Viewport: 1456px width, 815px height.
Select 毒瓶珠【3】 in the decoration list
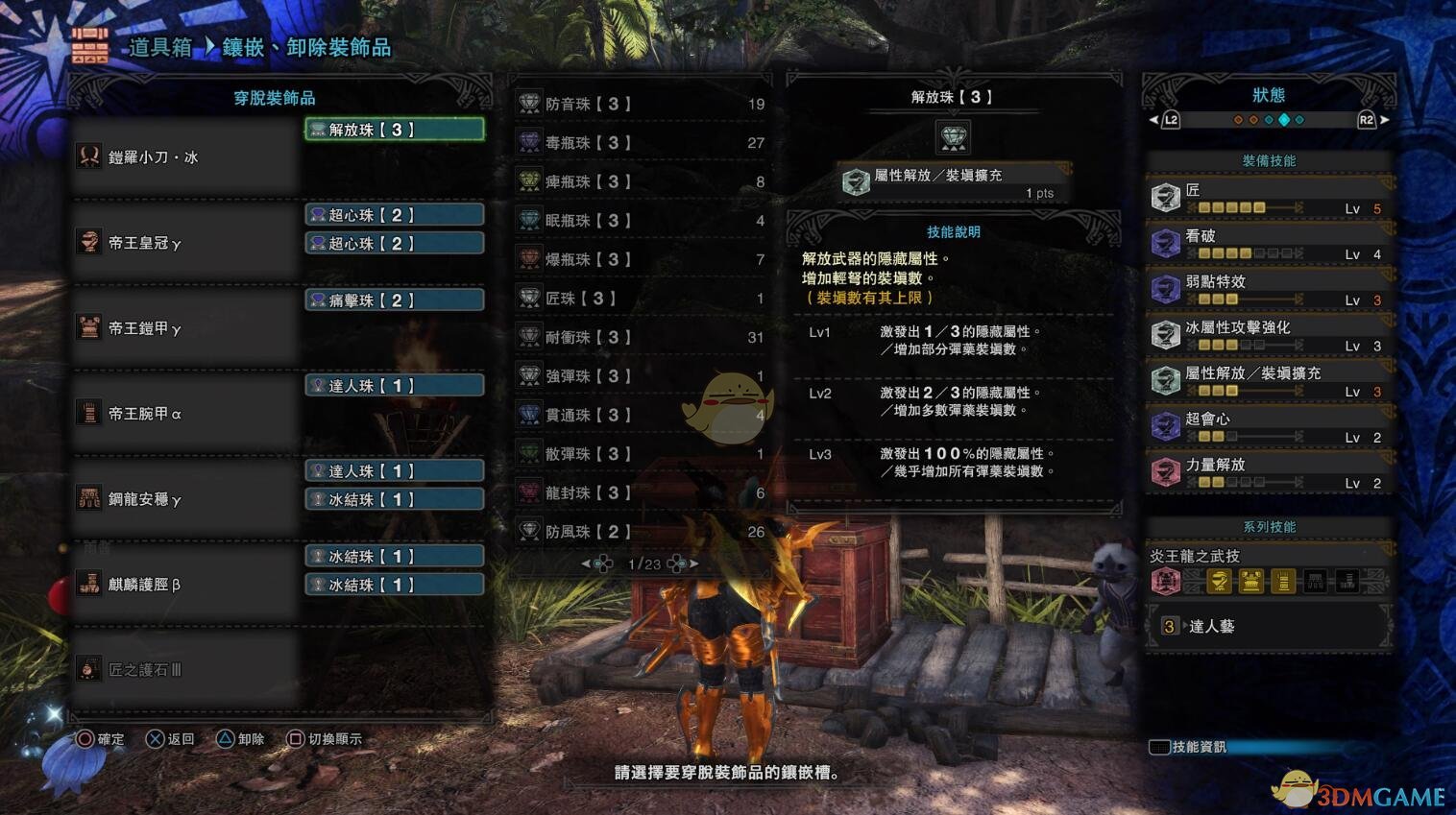pos(641,143)
